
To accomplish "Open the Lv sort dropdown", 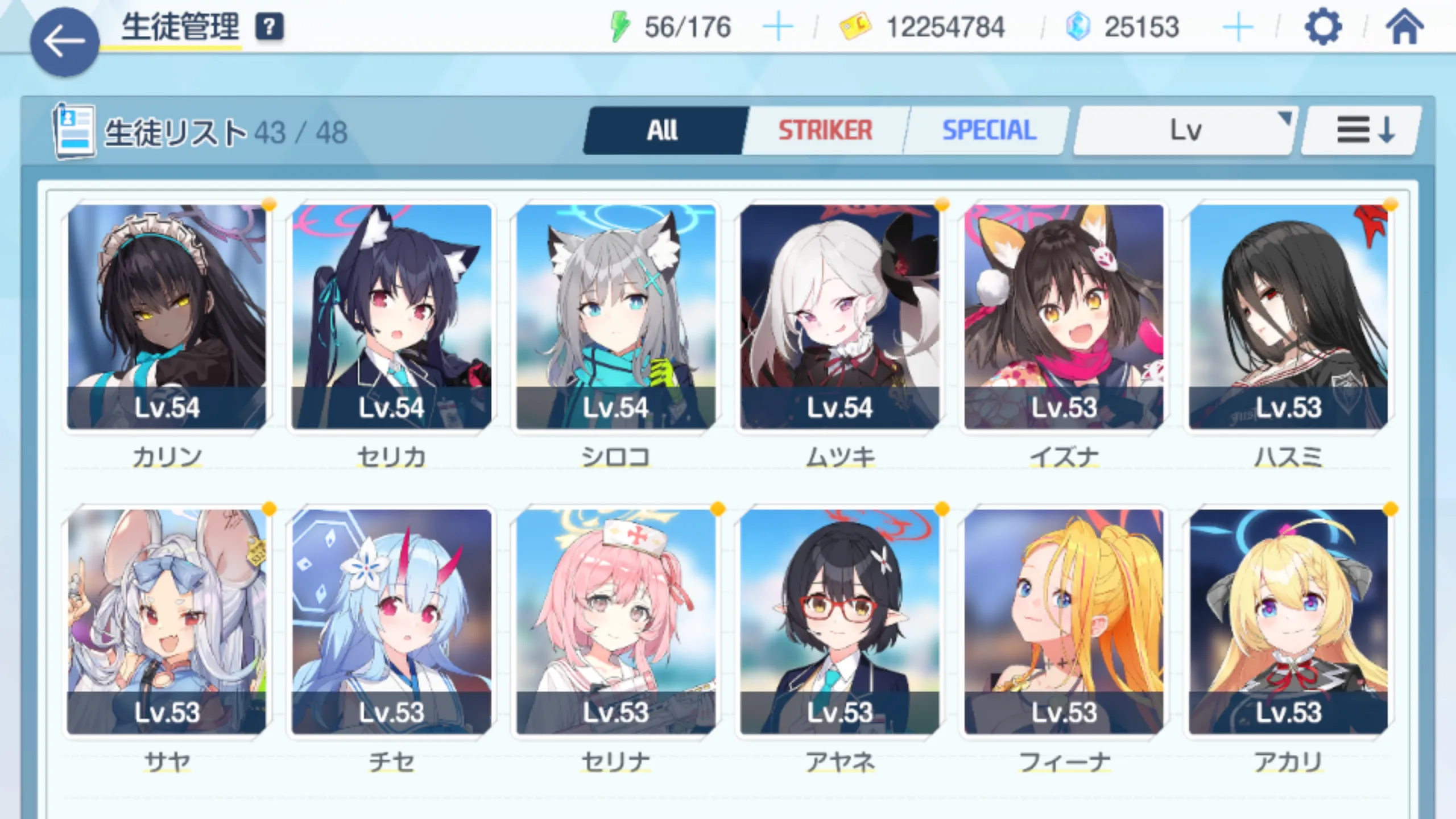I will 1185,130.
